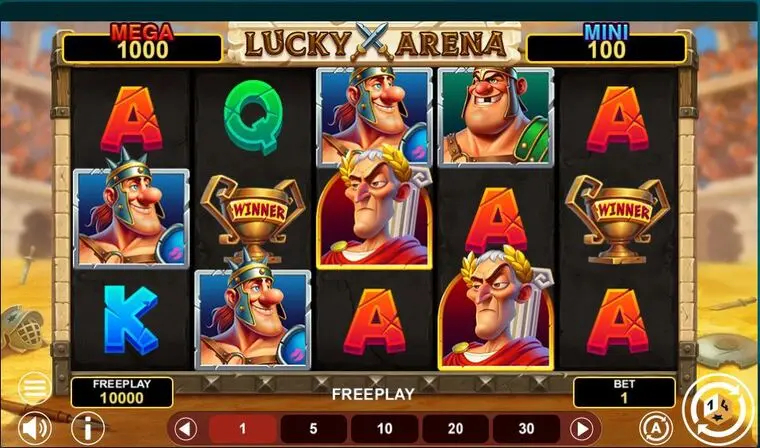Pick the bet value 20
The image size is (760, 448).
[456, 428]
